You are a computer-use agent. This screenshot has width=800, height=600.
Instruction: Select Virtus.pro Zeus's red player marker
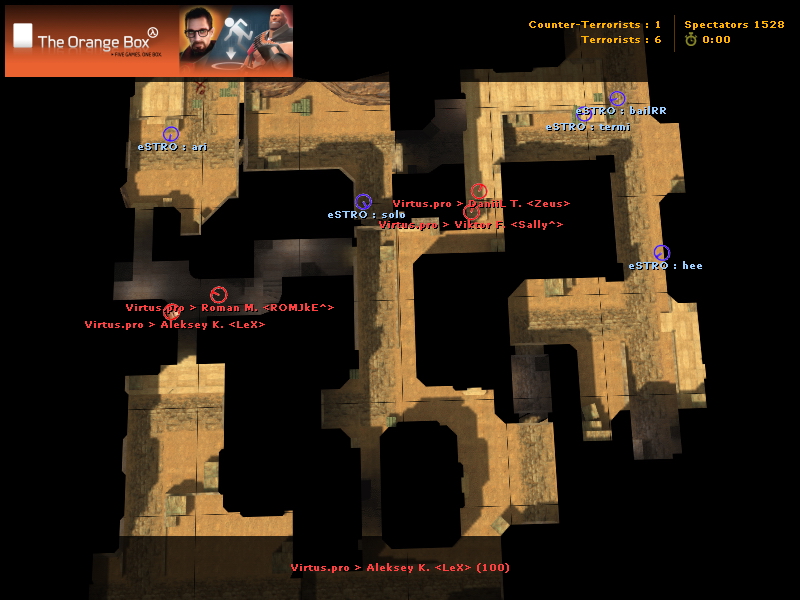coord(479,192)
